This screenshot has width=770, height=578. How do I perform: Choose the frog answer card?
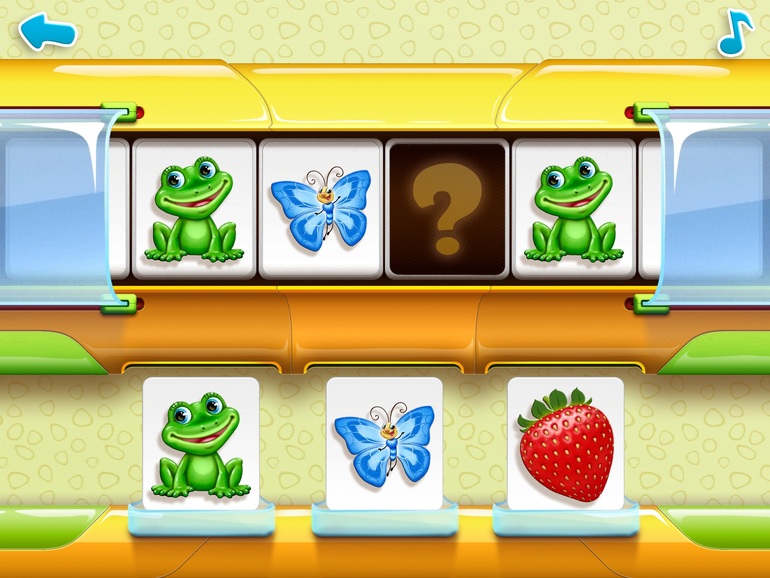point(201,442)
